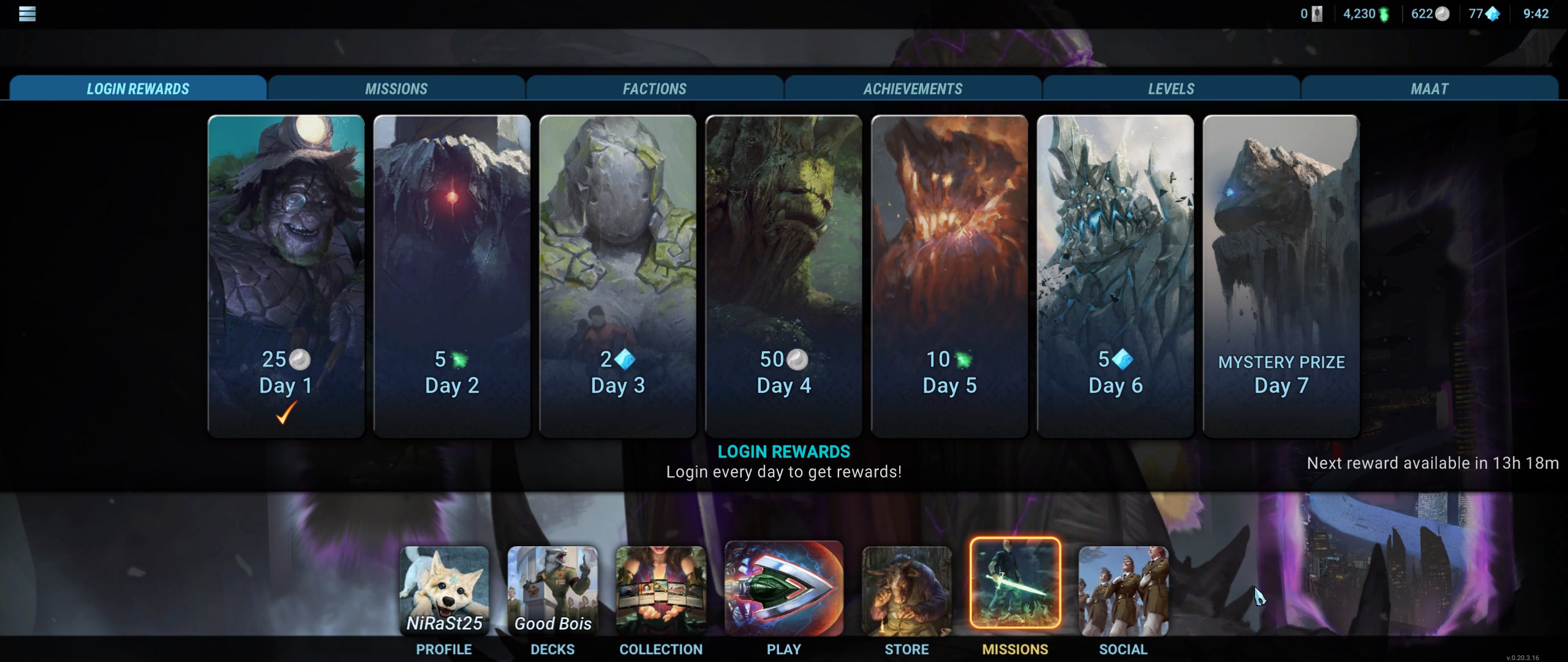Select the MAAT tab
Screen dimensions: 1568x662
[x=1429, y=88]
